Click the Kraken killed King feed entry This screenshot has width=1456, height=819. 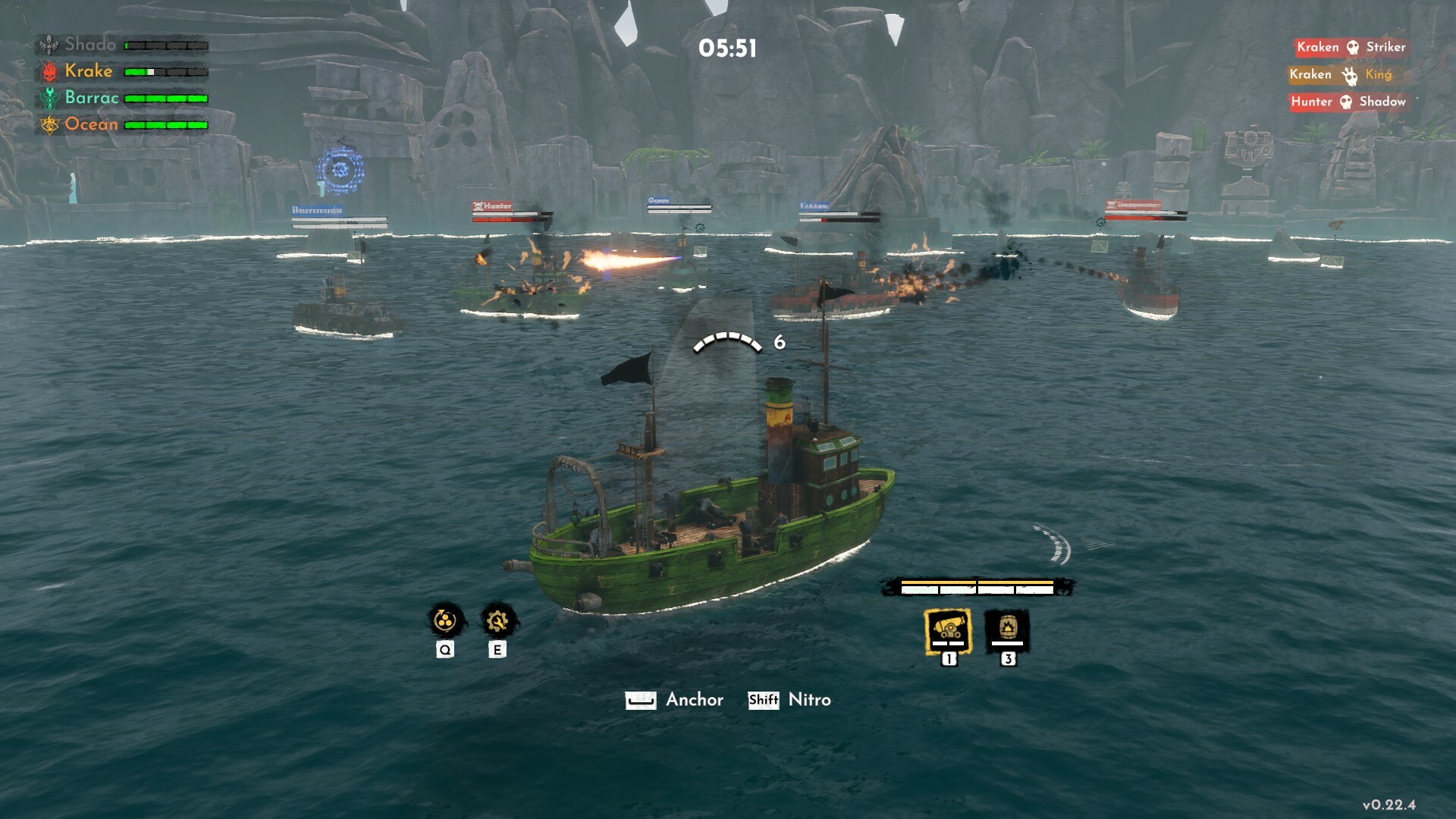point(1340,74)
